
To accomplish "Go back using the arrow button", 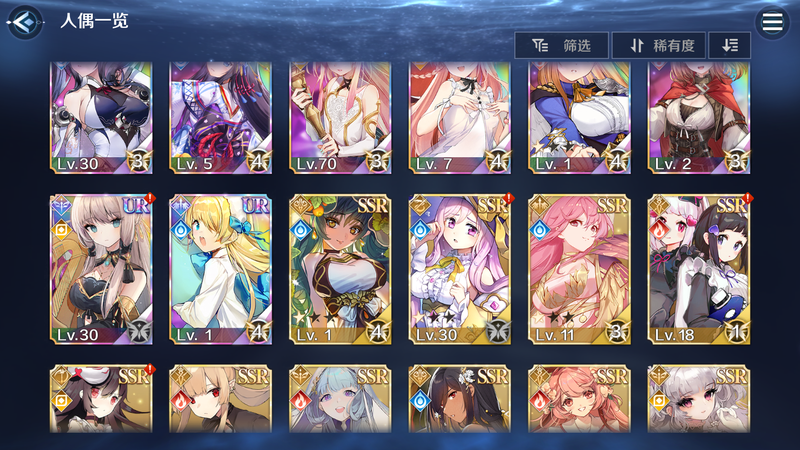I will coord(26,21).
